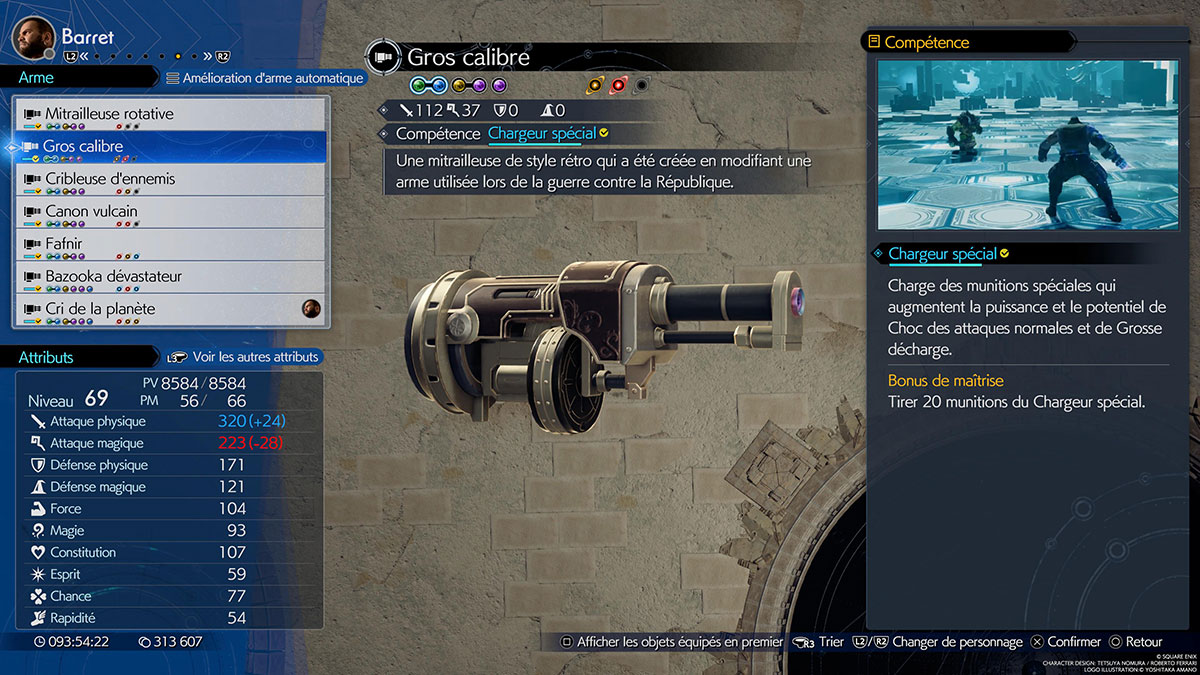Toggle Amélioration d'arme automatique

(264, 78)
